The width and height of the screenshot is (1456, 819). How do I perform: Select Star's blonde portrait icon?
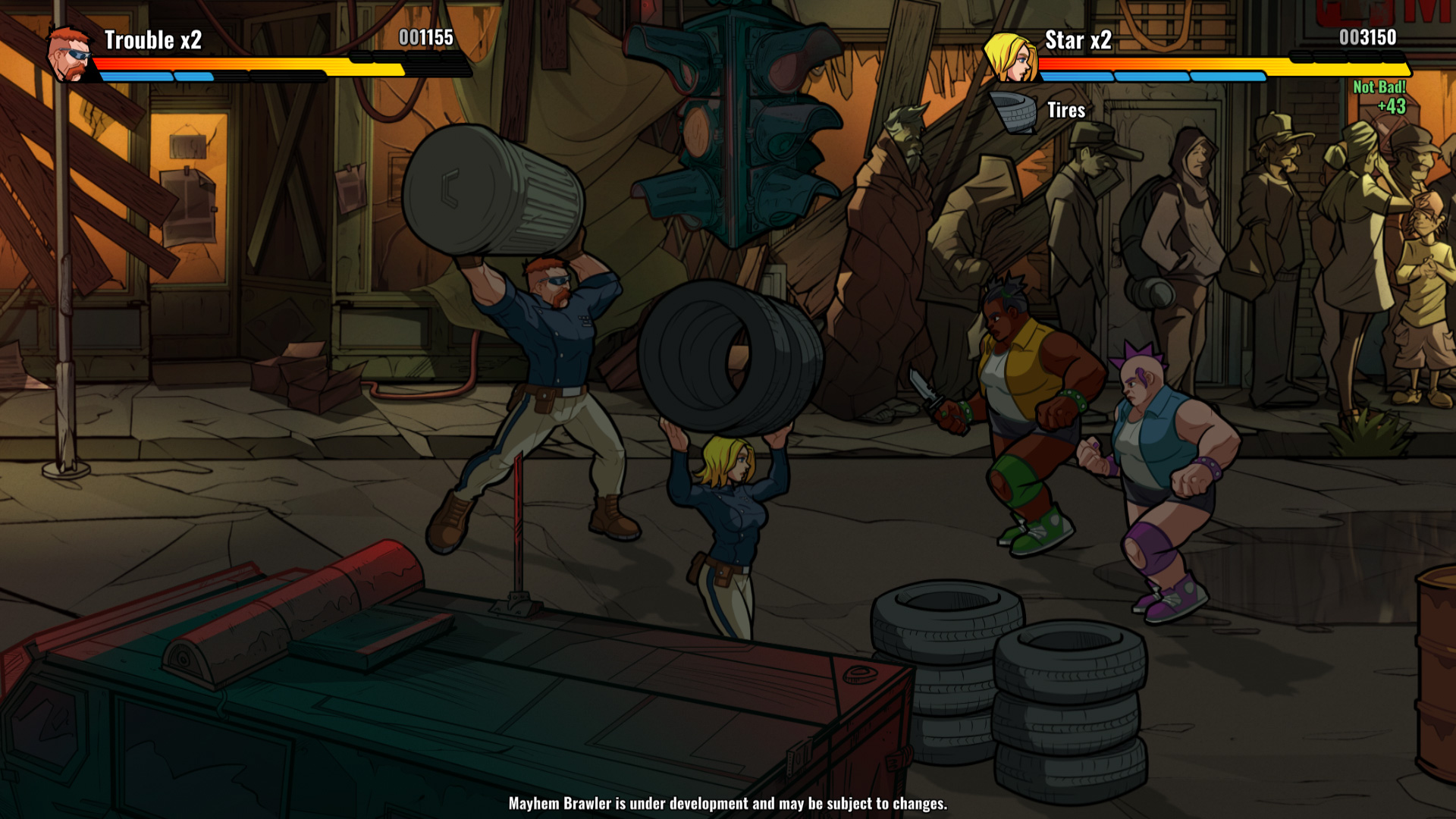click(x=1010, y=56)
